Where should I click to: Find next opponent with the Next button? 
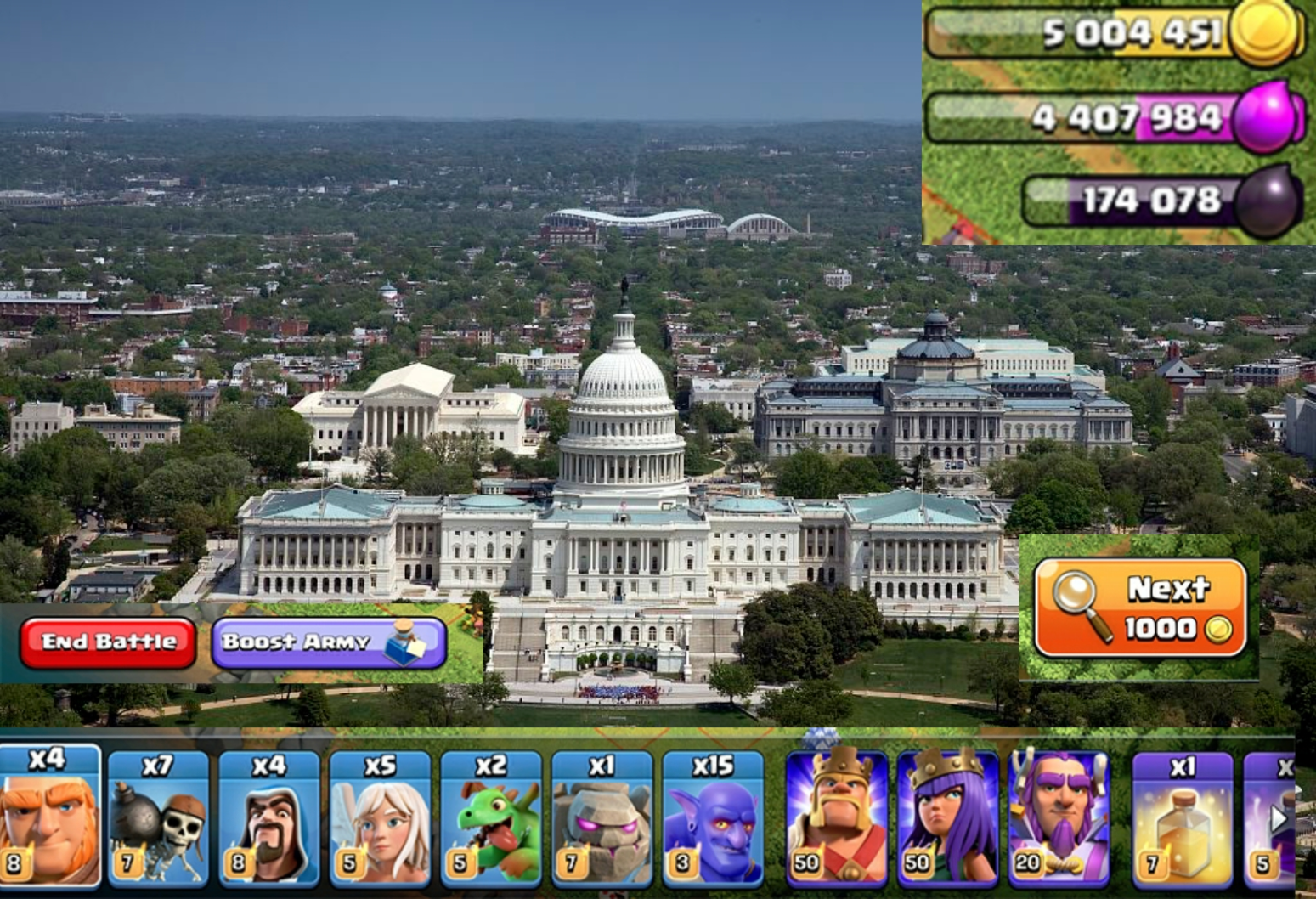coord(1140,608)
